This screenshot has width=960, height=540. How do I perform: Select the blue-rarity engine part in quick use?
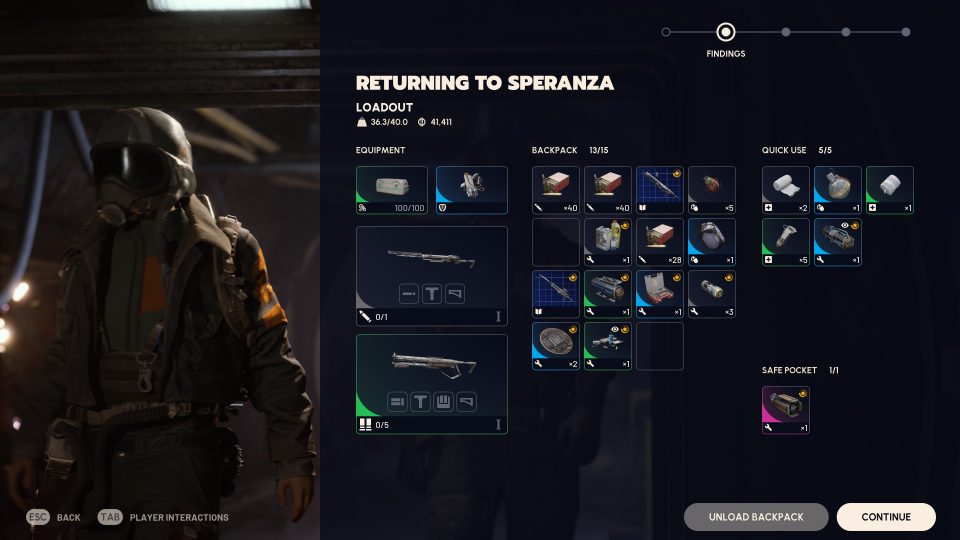point(837,242)
